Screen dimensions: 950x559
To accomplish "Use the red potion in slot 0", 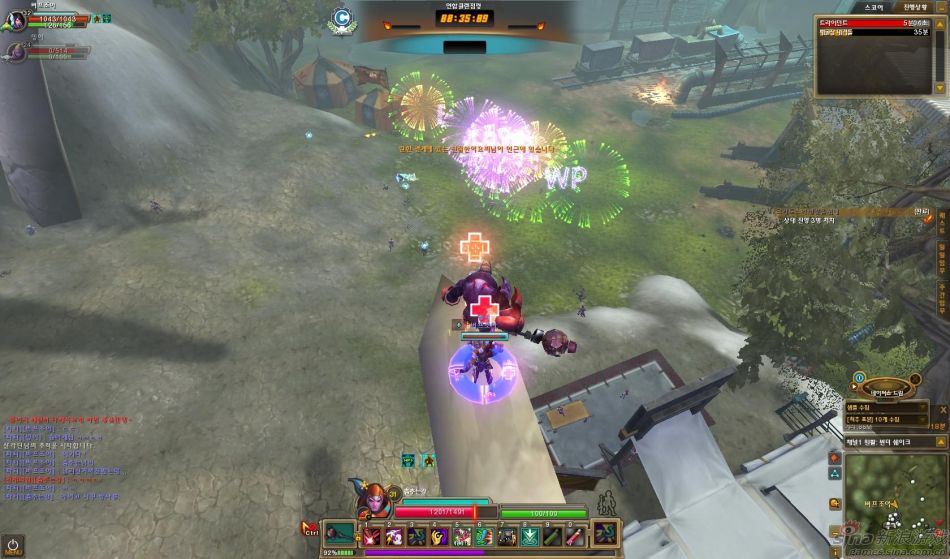I will (x=575, y=537).
